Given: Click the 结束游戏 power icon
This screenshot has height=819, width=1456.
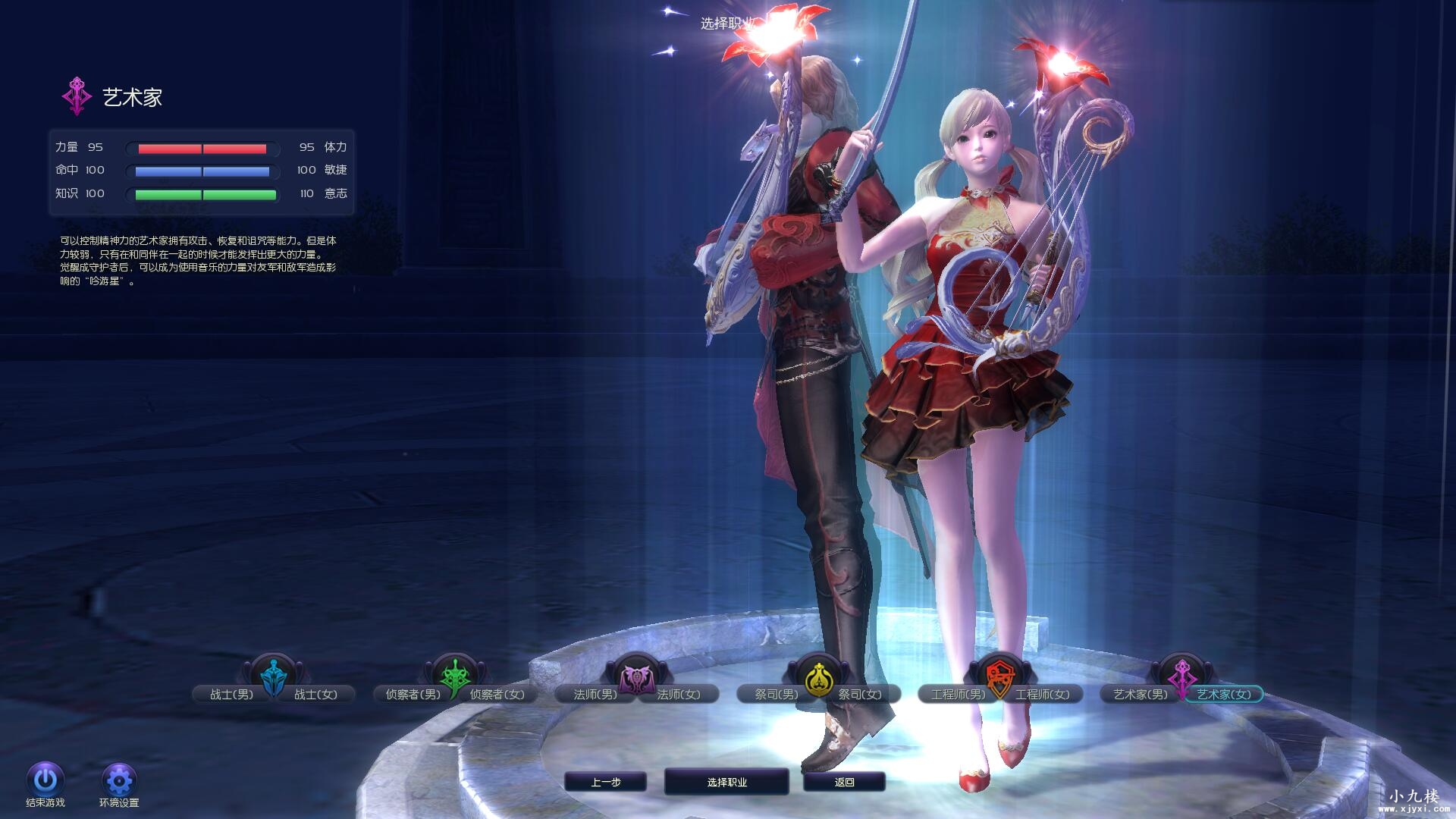Looking at the screenshot, I should pyautogui.click(x=45, y=779).
